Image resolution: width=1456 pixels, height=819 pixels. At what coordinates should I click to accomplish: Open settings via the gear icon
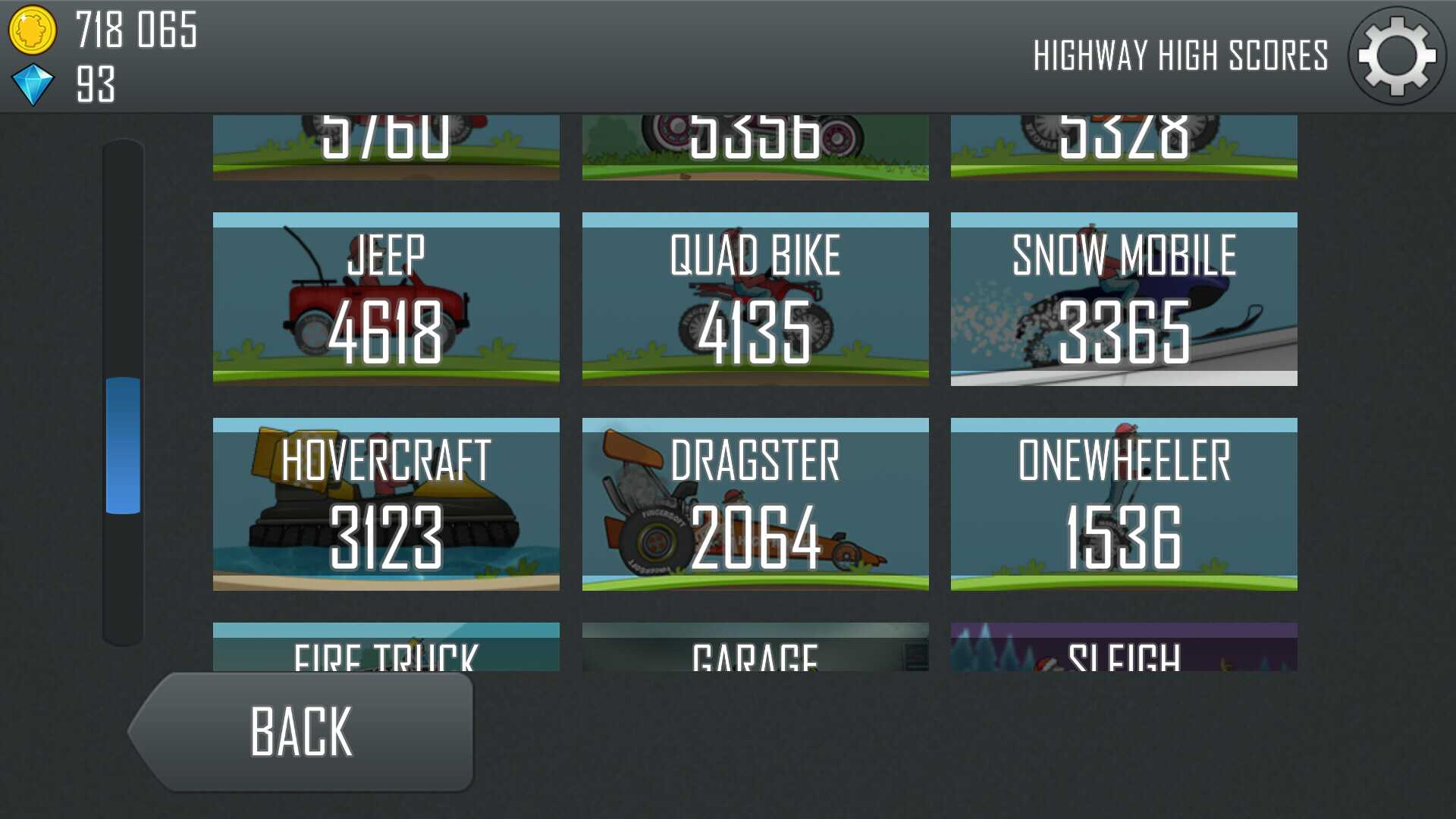[x=1397, y=56]
